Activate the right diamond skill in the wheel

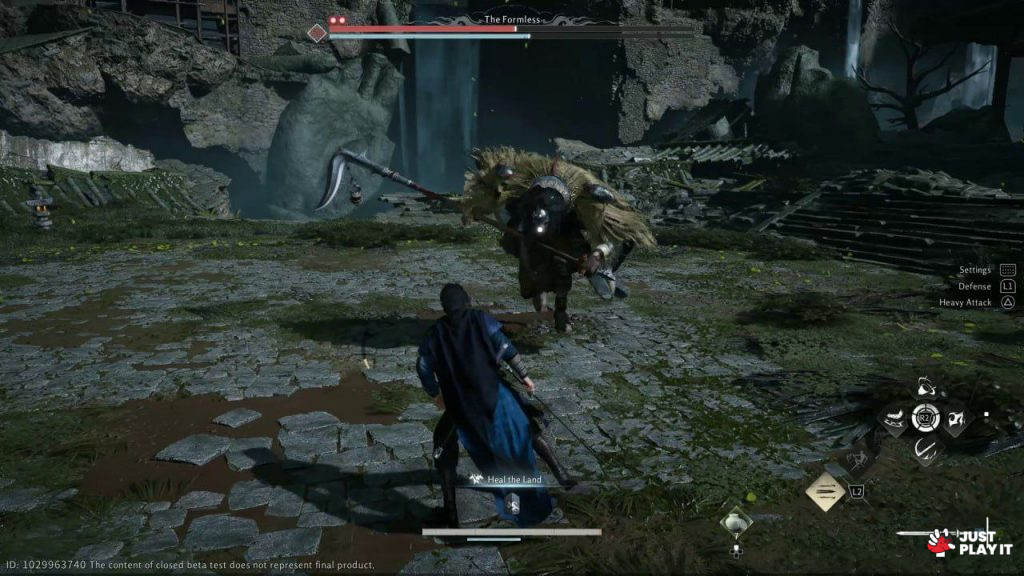pyautogui.click(x=957, y=420)
